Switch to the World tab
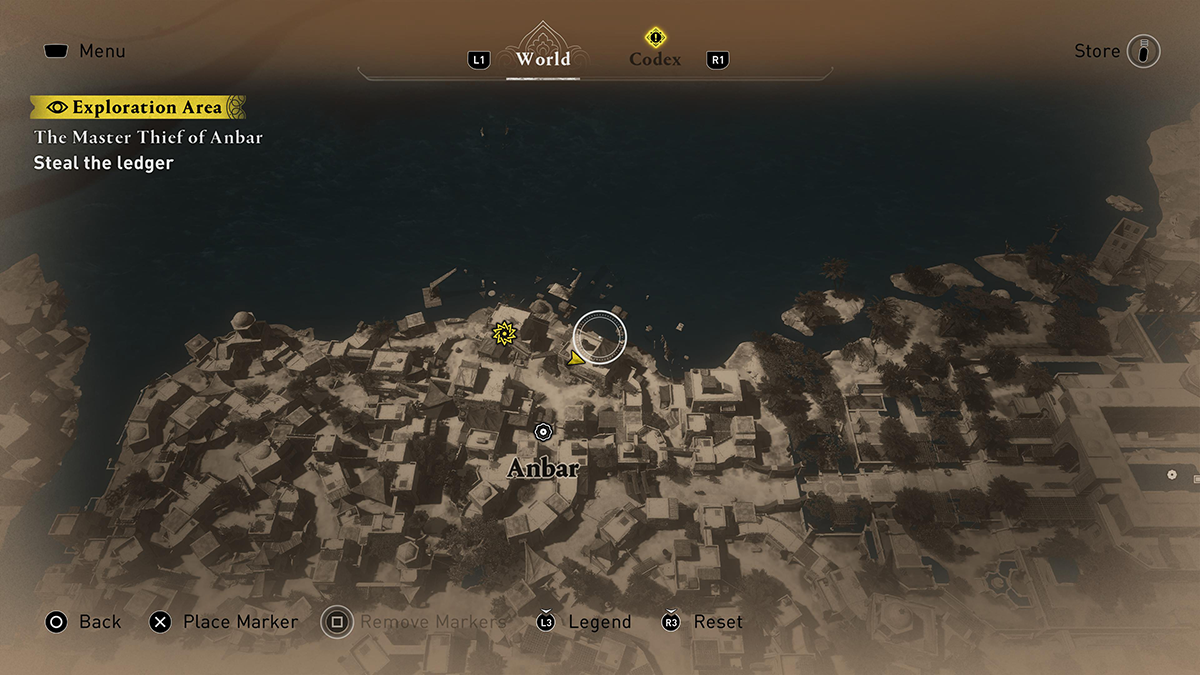The height and width of the screenshot is (675, 1200). [543, 58]
